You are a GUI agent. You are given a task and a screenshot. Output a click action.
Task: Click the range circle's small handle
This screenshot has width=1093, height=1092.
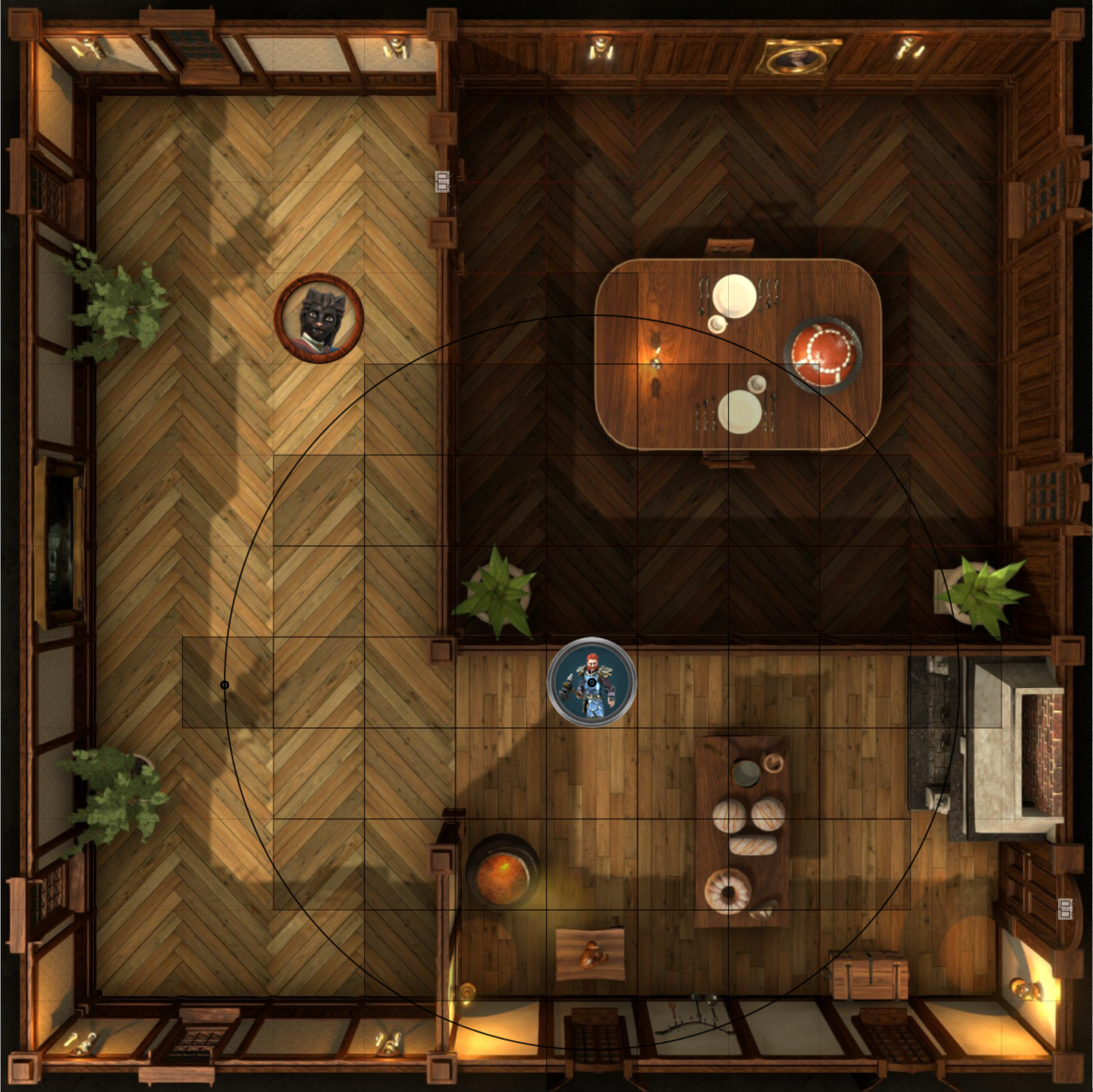[225, 685]
